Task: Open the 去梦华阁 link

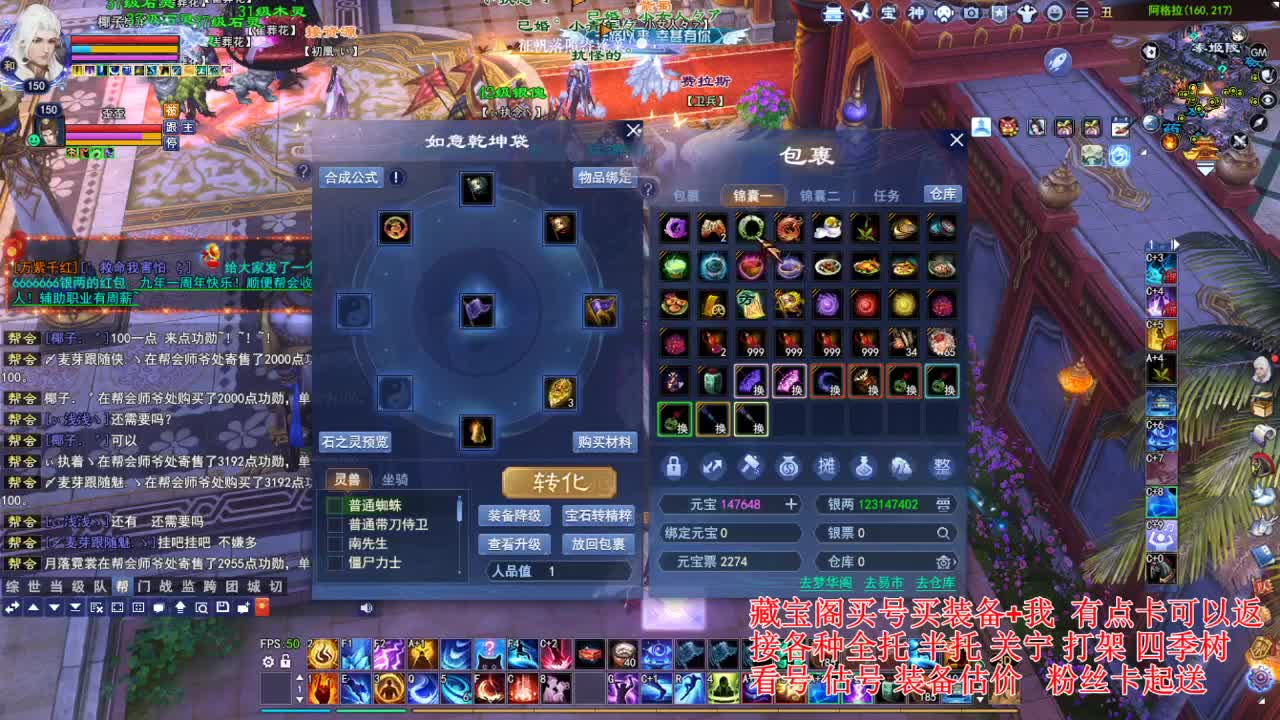Action: tap(827, 583)
